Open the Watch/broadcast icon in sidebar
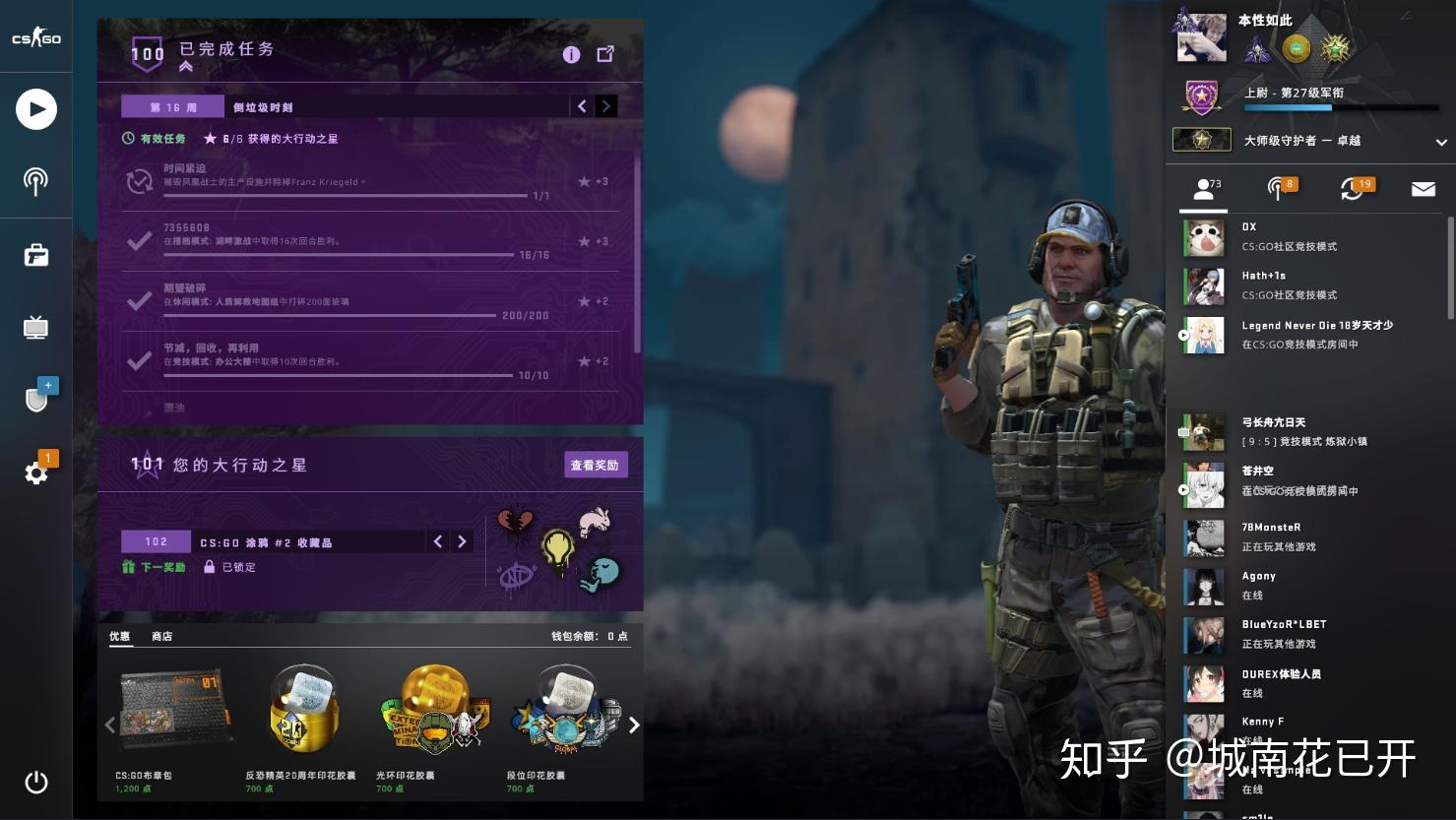The width and height of the screenshot is (1456, 820). pos(35,181)
